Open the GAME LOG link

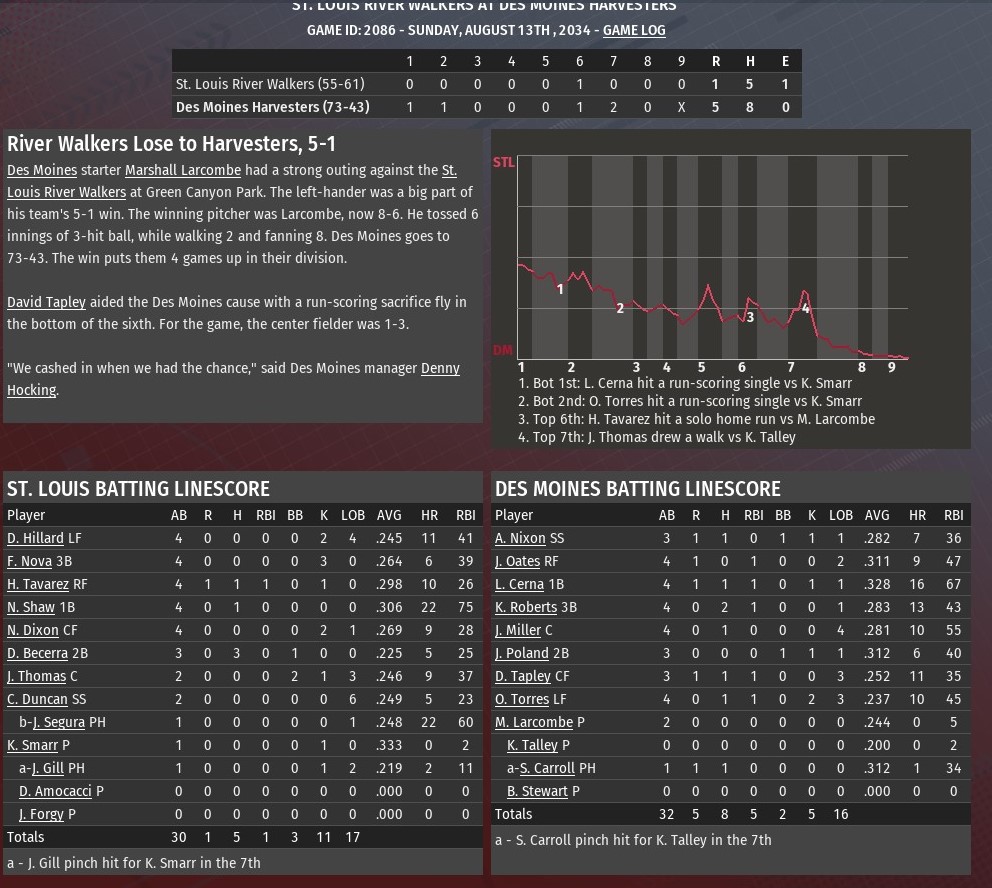pos(634,30)
